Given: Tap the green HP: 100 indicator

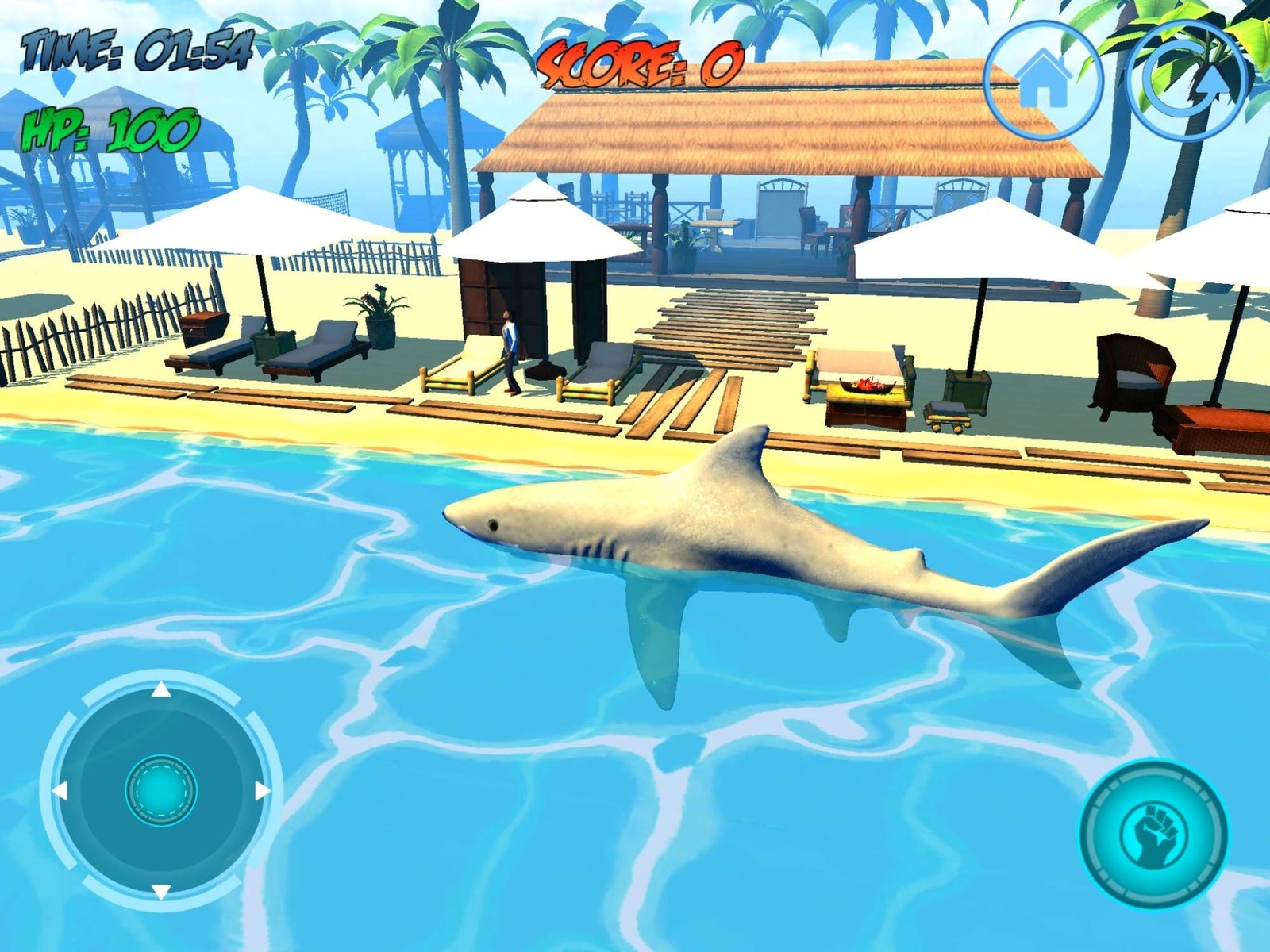Looking at the screenshot, I should 108,127.
